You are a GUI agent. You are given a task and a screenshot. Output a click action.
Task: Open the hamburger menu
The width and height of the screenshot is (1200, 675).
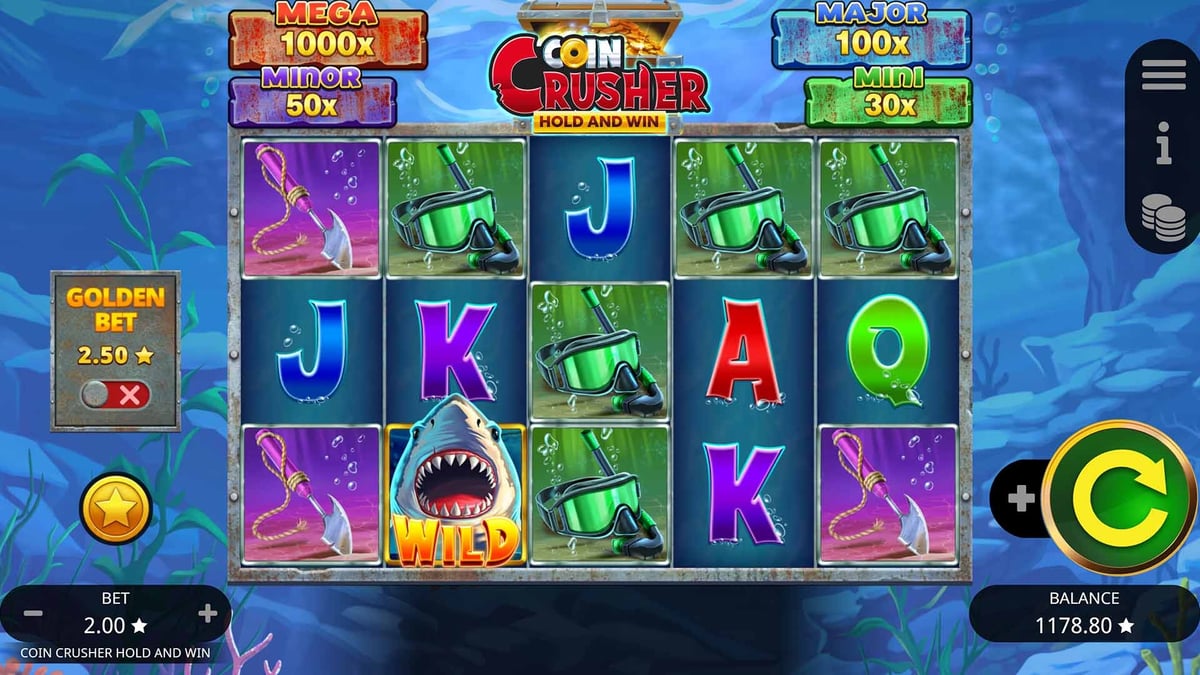point(1163,75)
